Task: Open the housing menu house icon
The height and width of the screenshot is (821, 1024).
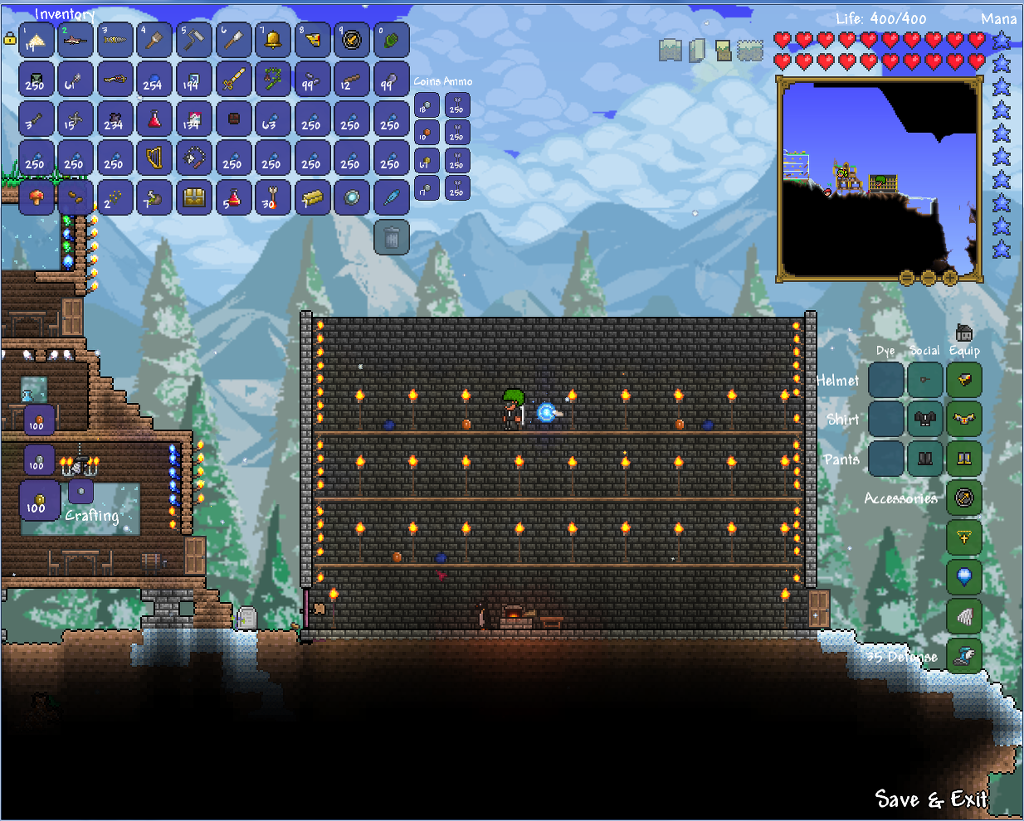Action: tap(965, 334)
